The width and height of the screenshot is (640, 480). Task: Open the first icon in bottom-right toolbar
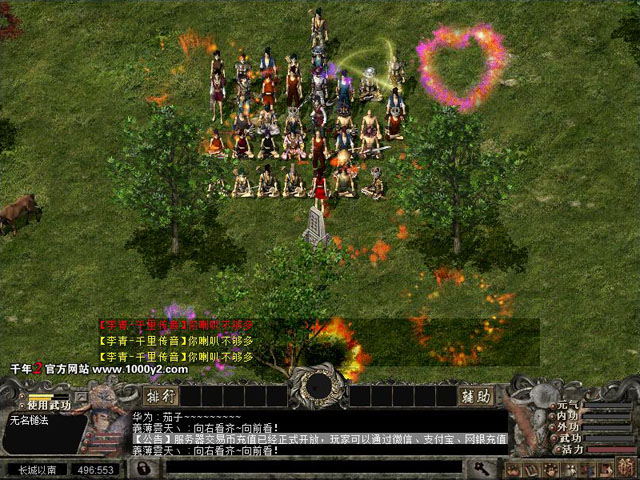coord(513,470)
